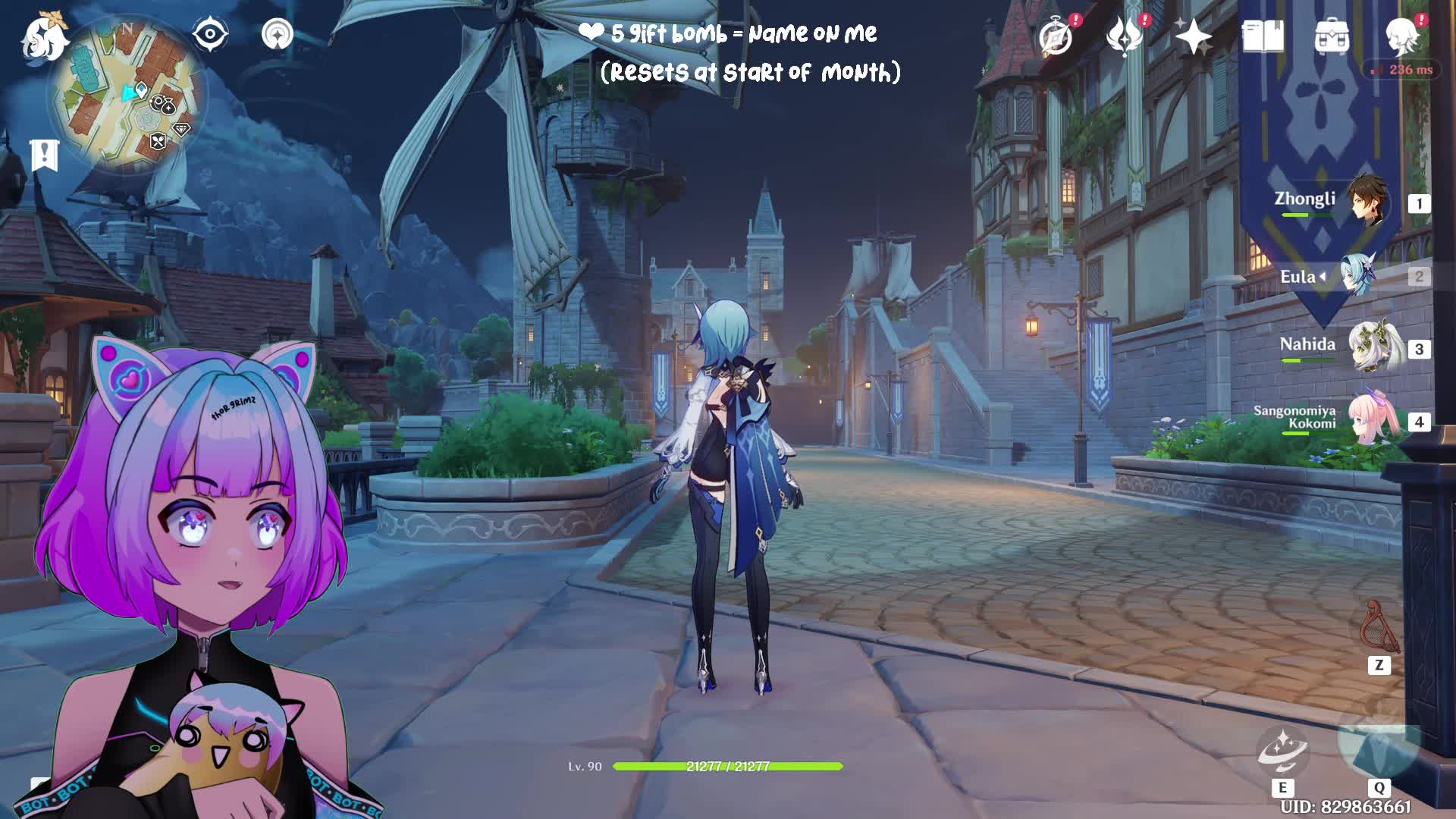This screenshot has width=1456, height=819.
Task: Toggle the elemental sight eye icon
Action: pos(210,35)
